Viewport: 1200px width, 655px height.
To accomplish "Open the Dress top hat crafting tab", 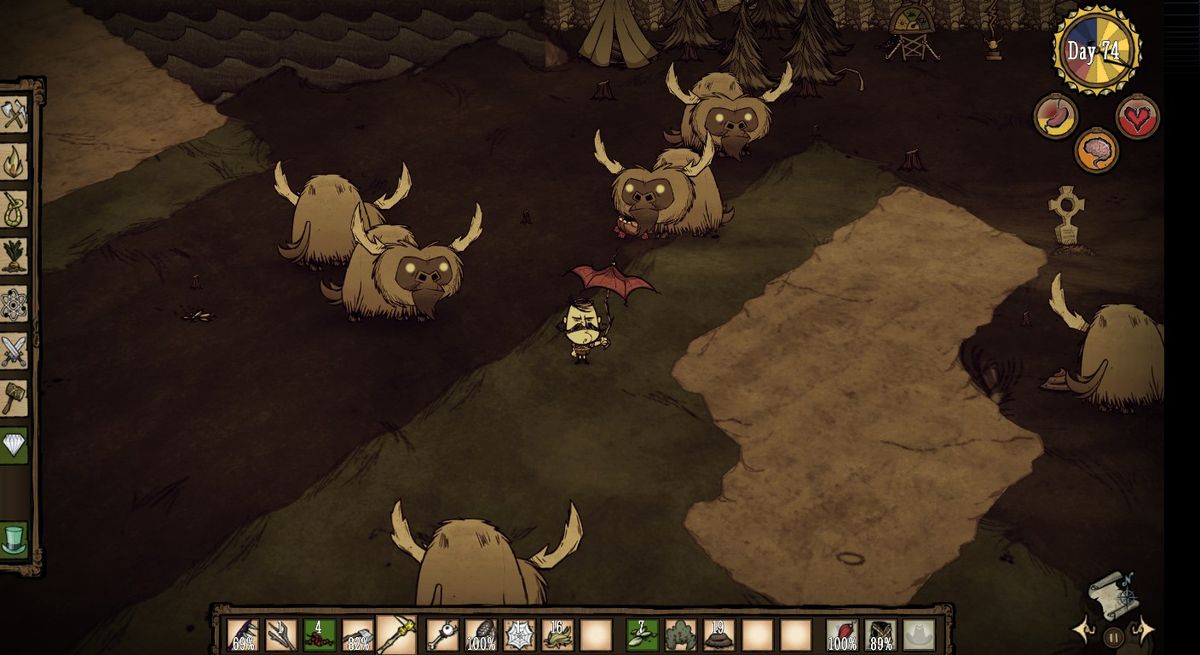I will pos(14,539).
